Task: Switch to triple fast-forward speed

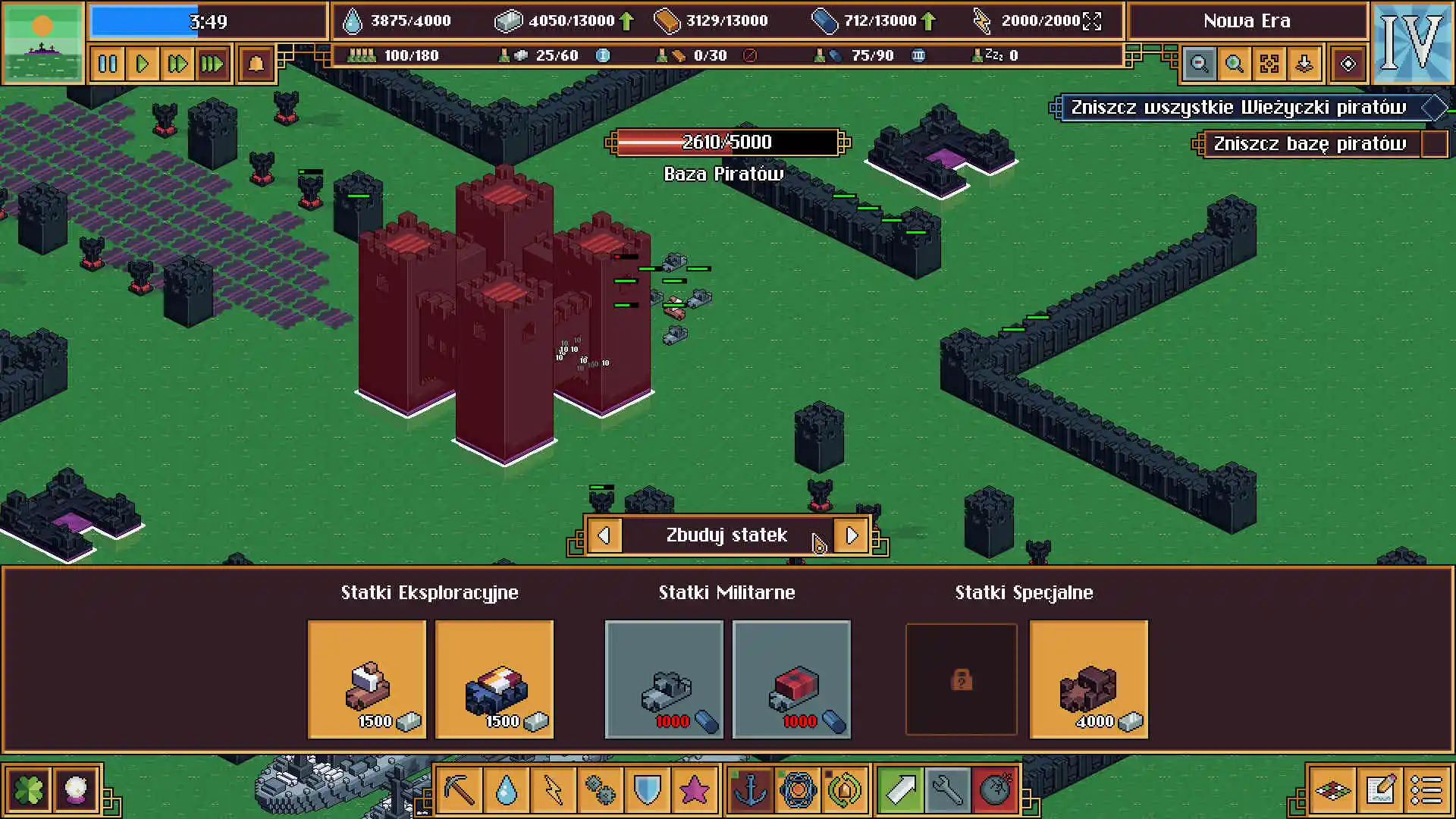Action: (x=212, y=64)
